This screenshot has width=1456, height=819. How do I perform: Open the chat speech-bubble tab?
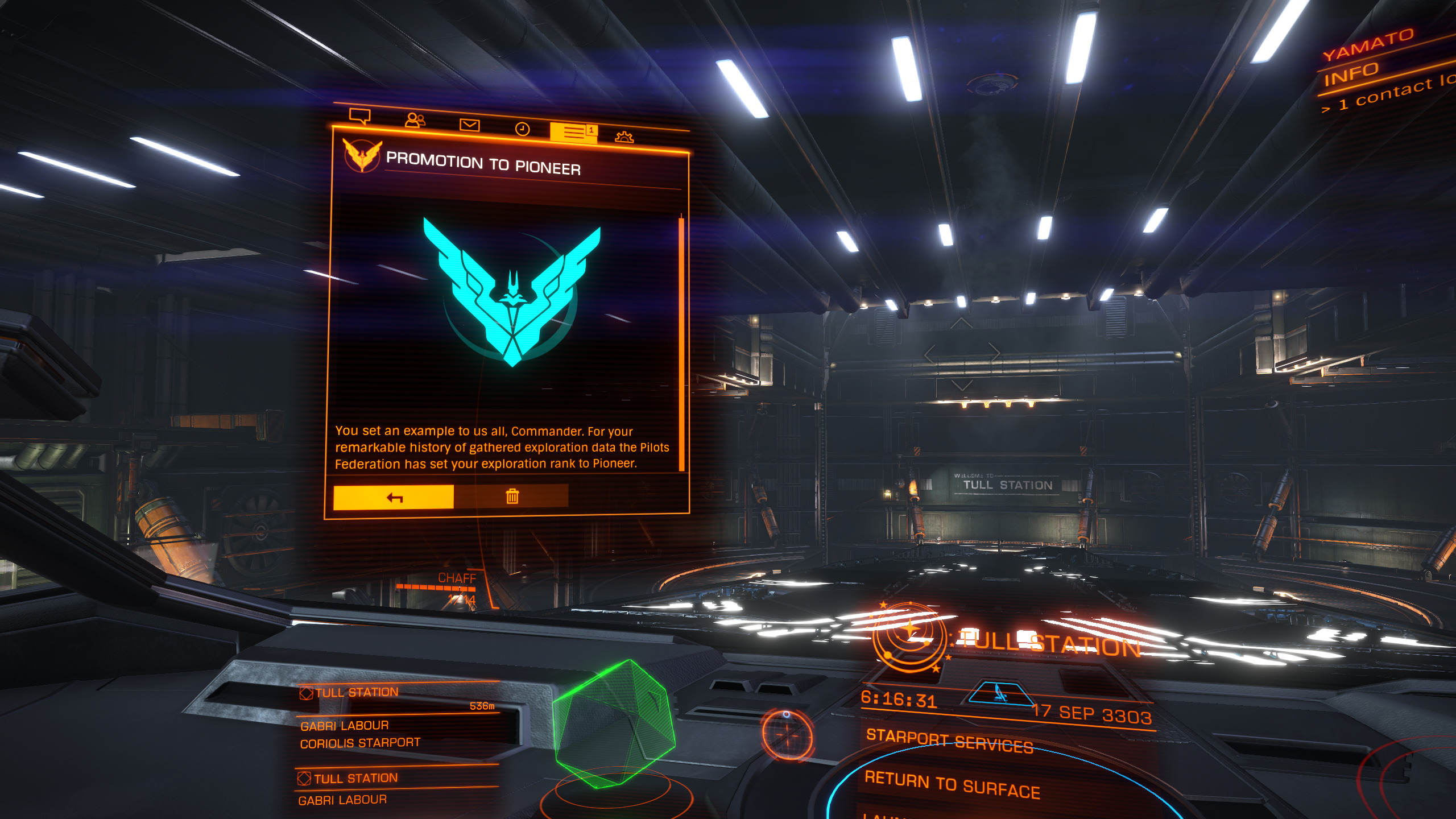point(359,116)
